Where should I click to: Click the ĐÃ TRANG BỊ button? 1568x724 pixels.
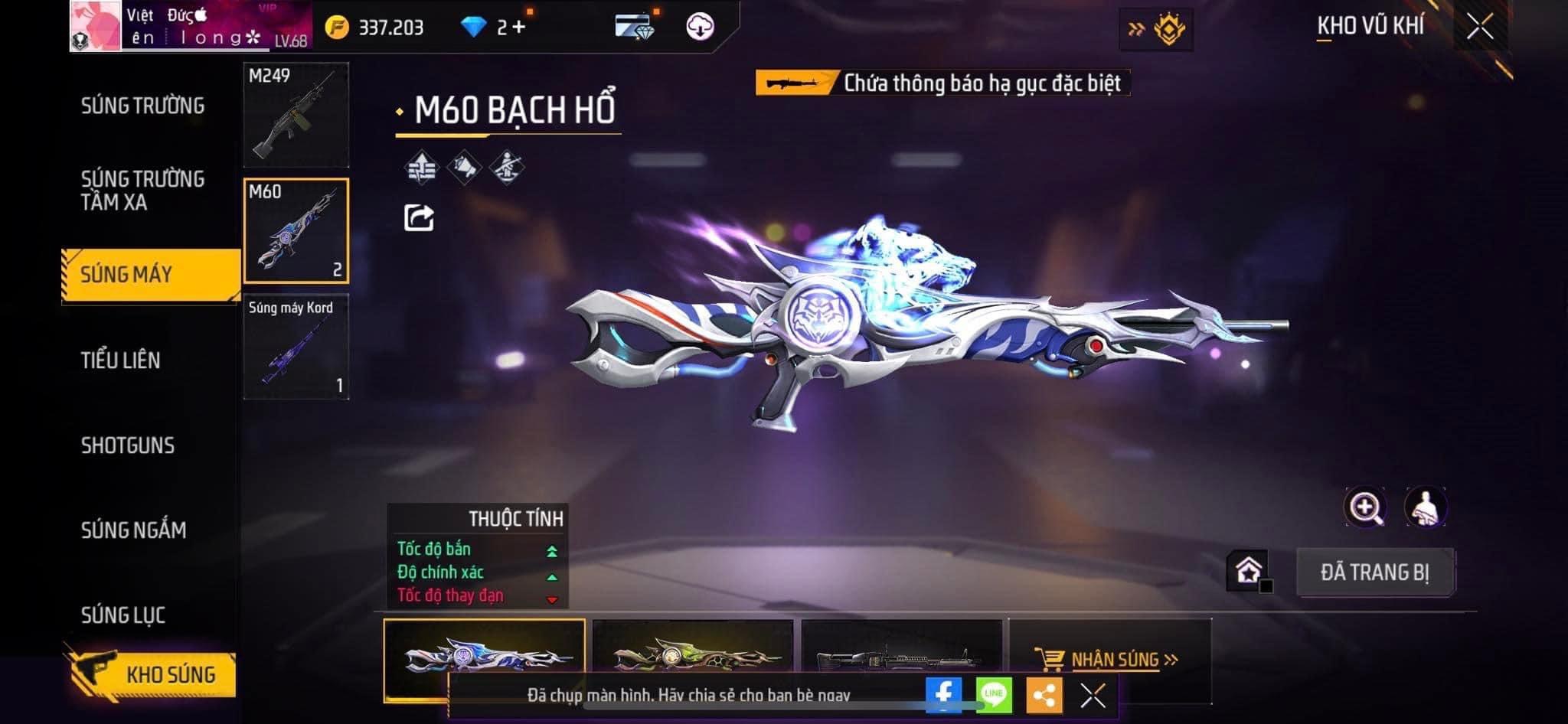pos(1375,572)
